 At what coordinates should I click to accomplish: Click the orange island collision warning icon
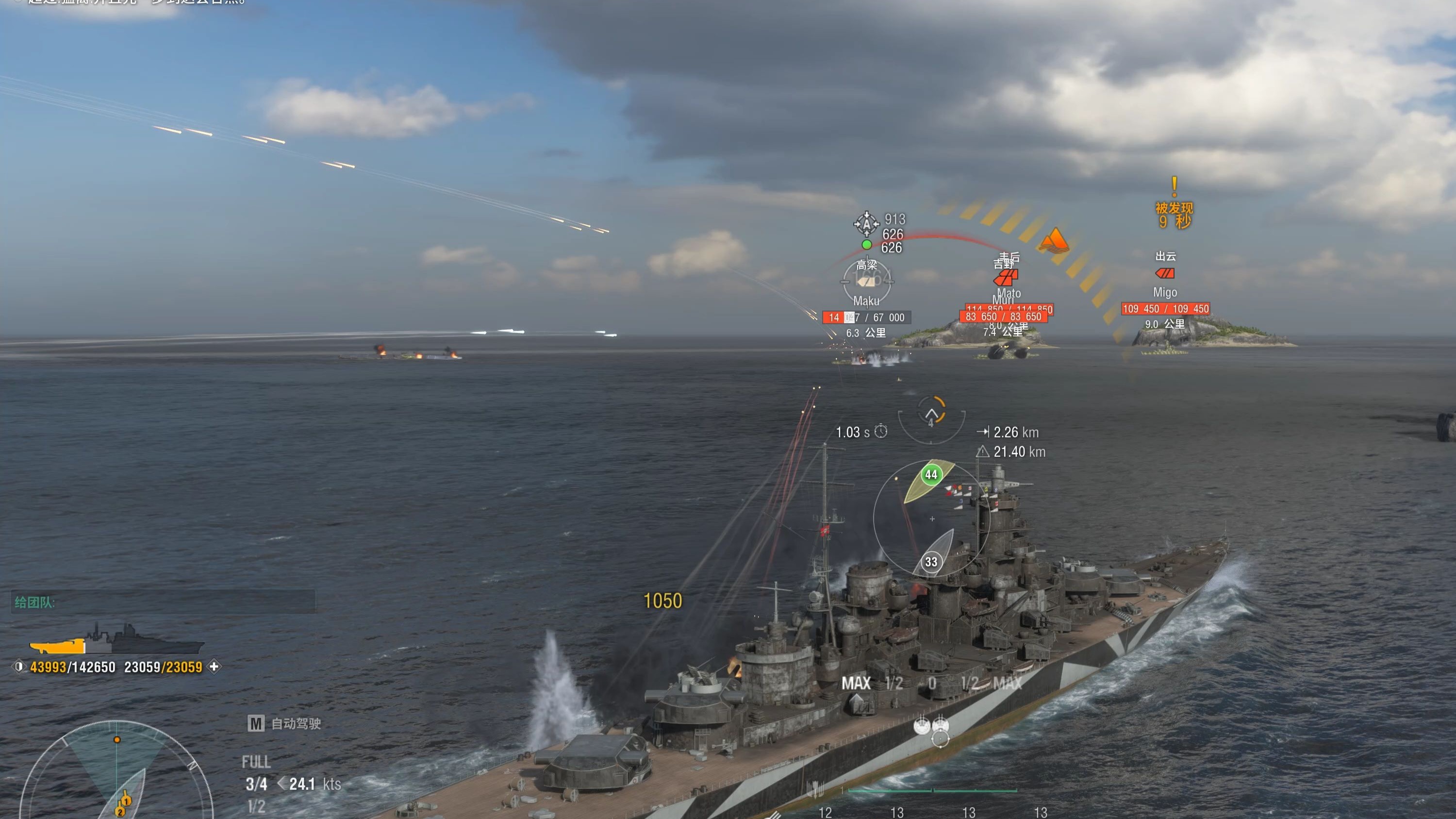tap(1054, 240)
